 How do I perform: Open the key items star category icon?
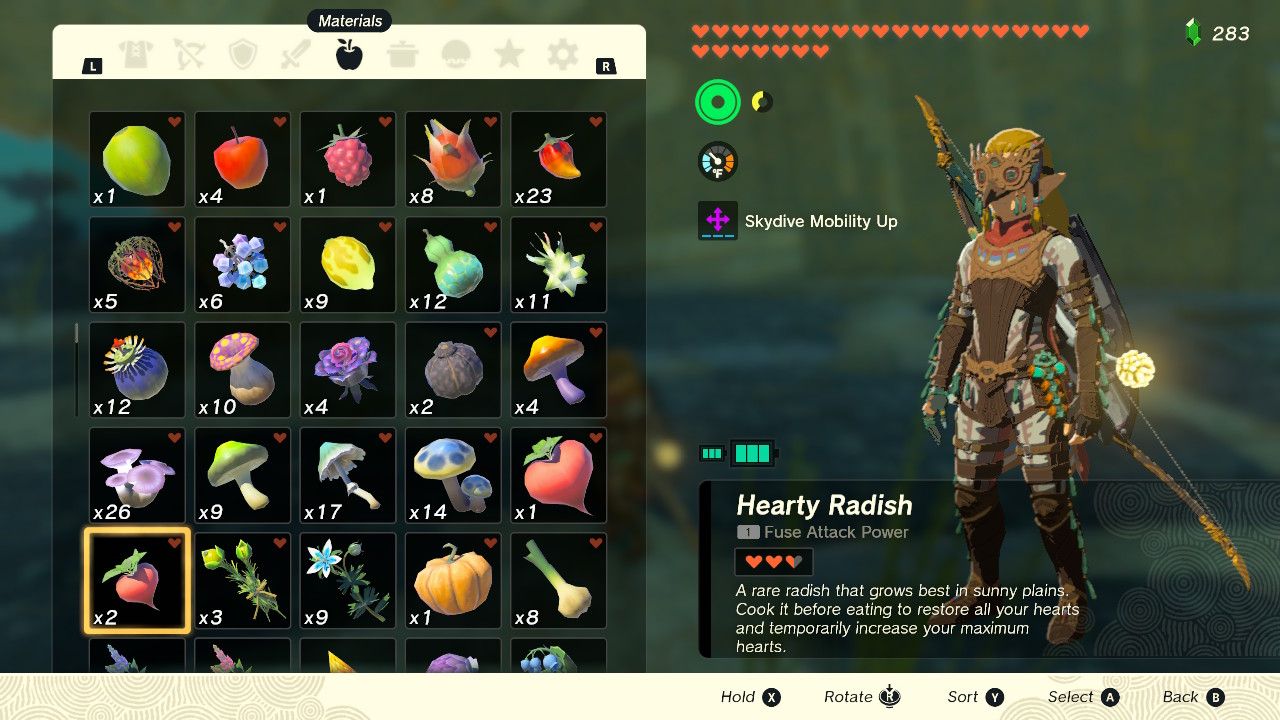click(508, 55)
